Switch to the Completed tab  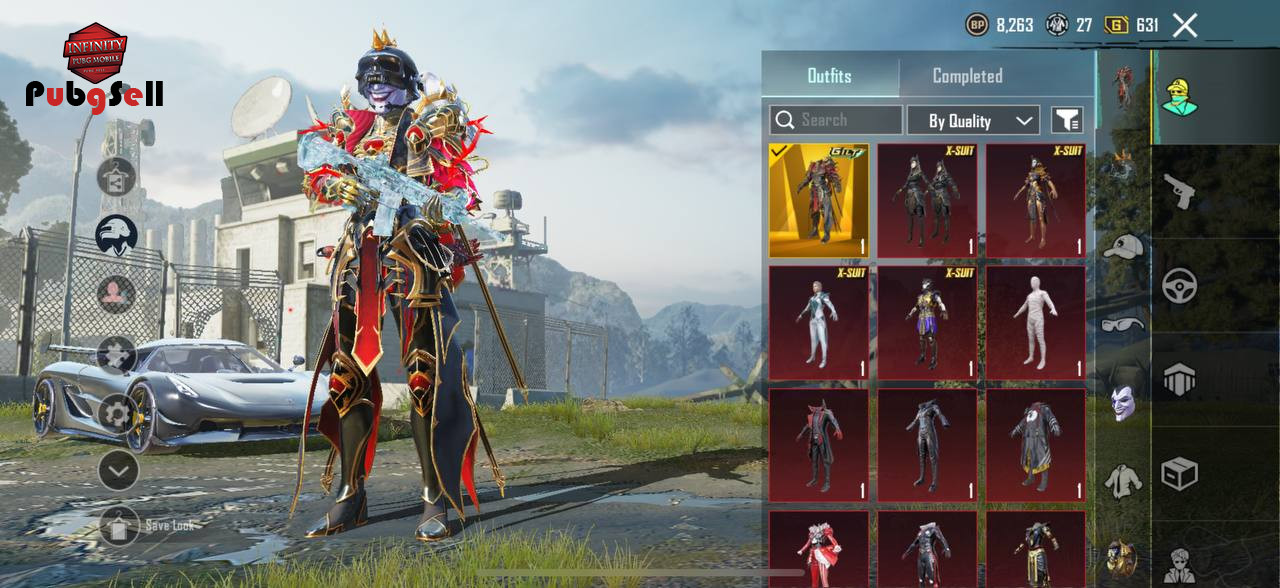[x=967, y=76]
